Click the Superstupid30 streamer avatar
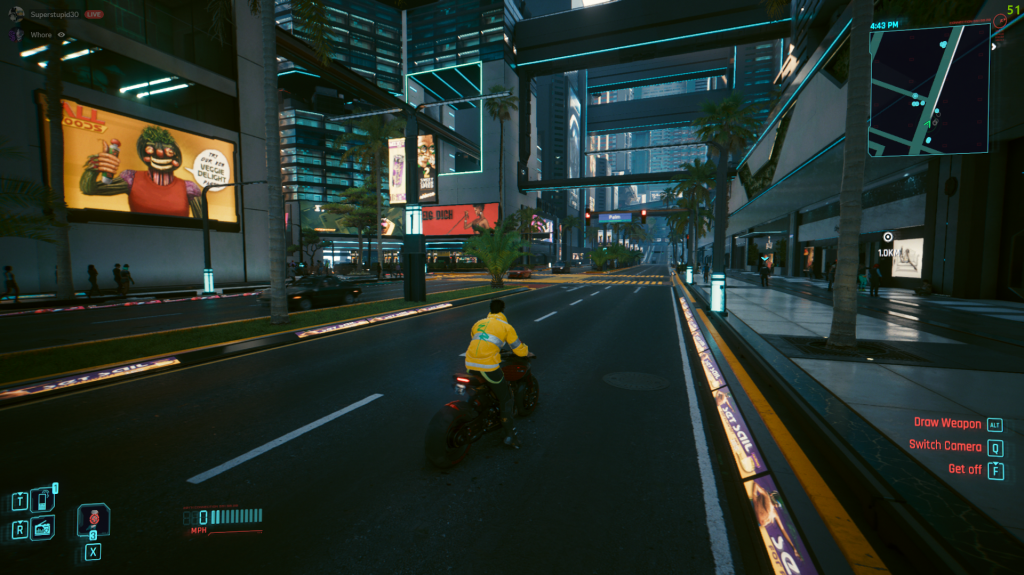 coord(16,14)
